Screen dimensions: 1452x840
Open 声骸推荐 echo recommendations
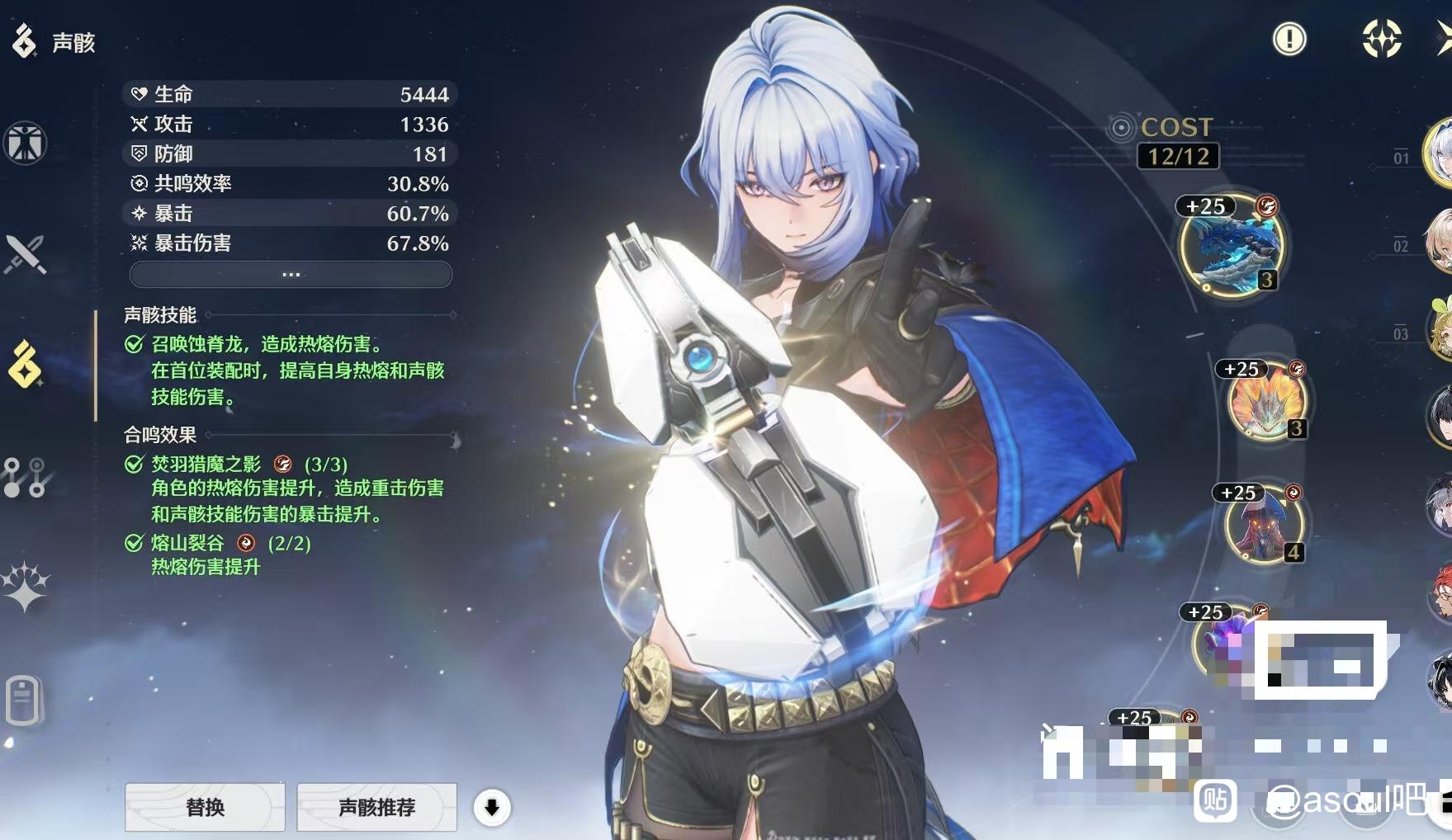pyautogui.click(x=376, y=807)
